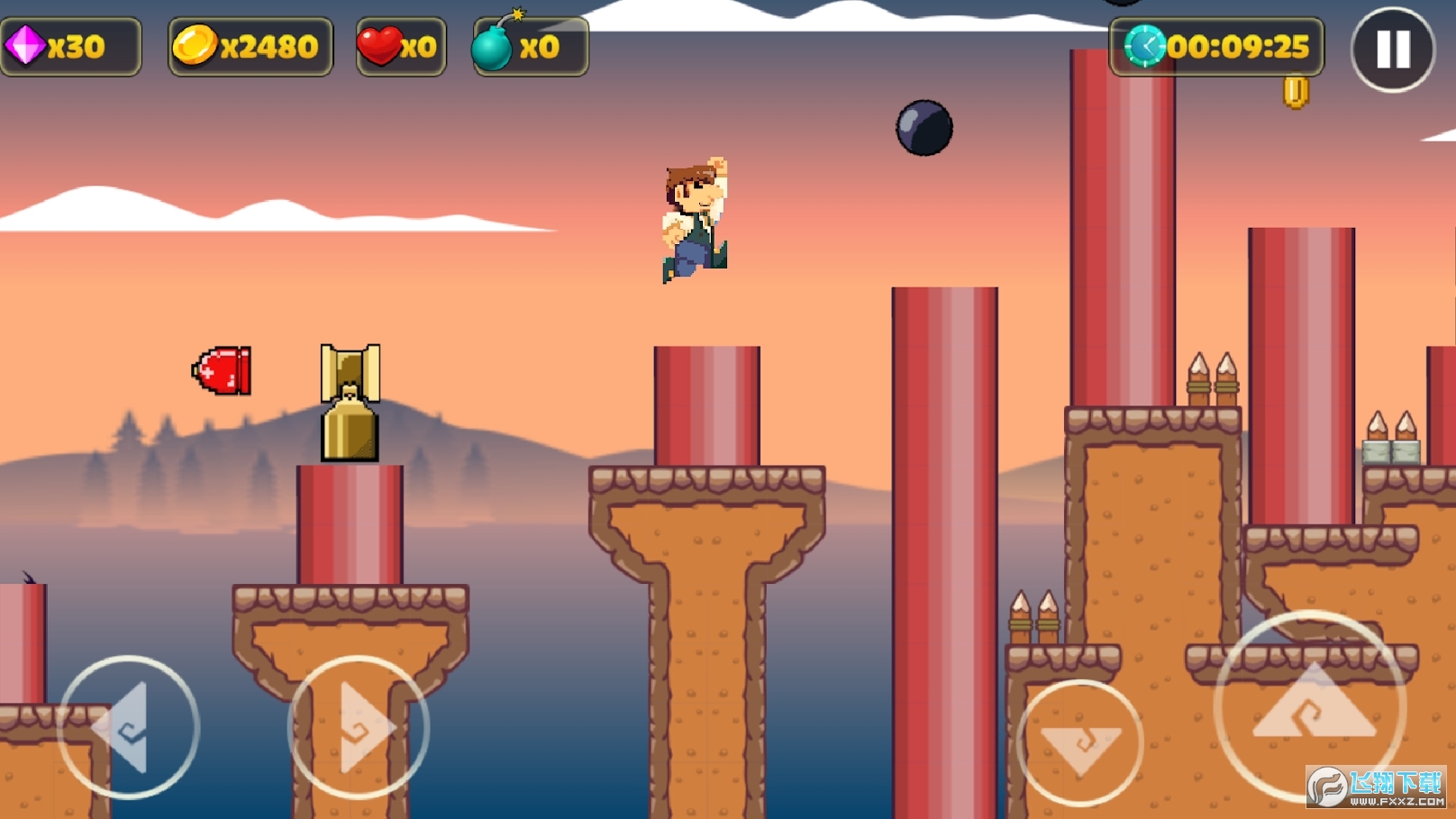
Task: Tap the up arrow jump button
Action: 1311,706
